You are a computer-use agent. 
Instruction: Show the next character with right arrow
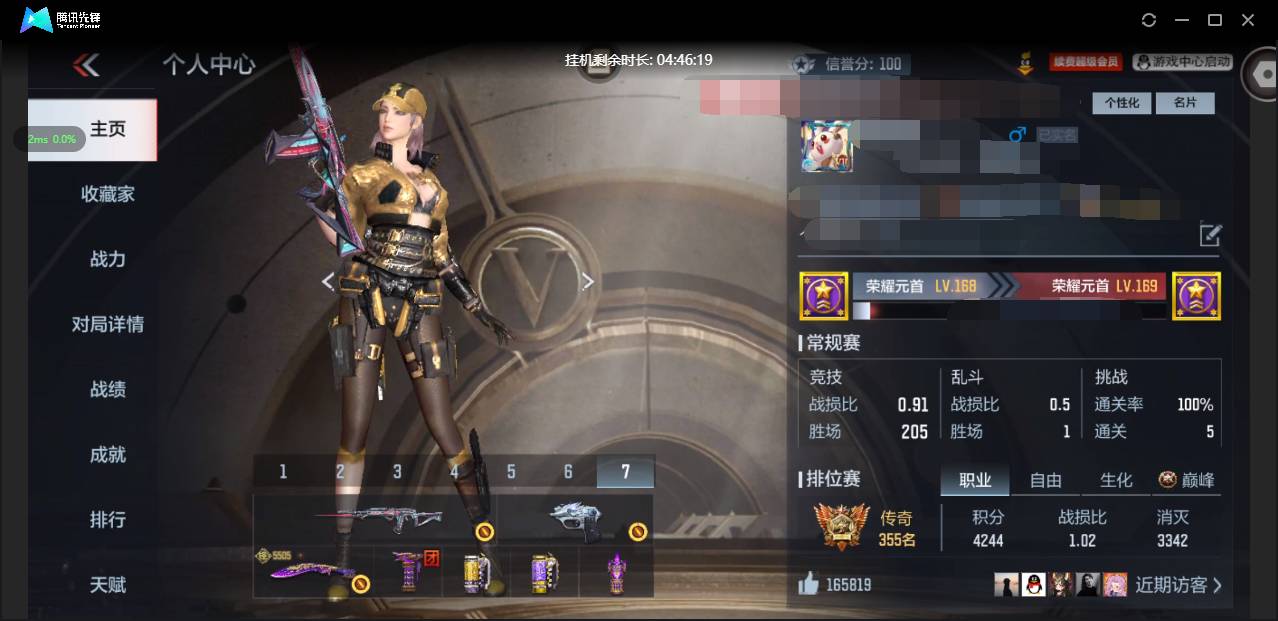(588, 282)
